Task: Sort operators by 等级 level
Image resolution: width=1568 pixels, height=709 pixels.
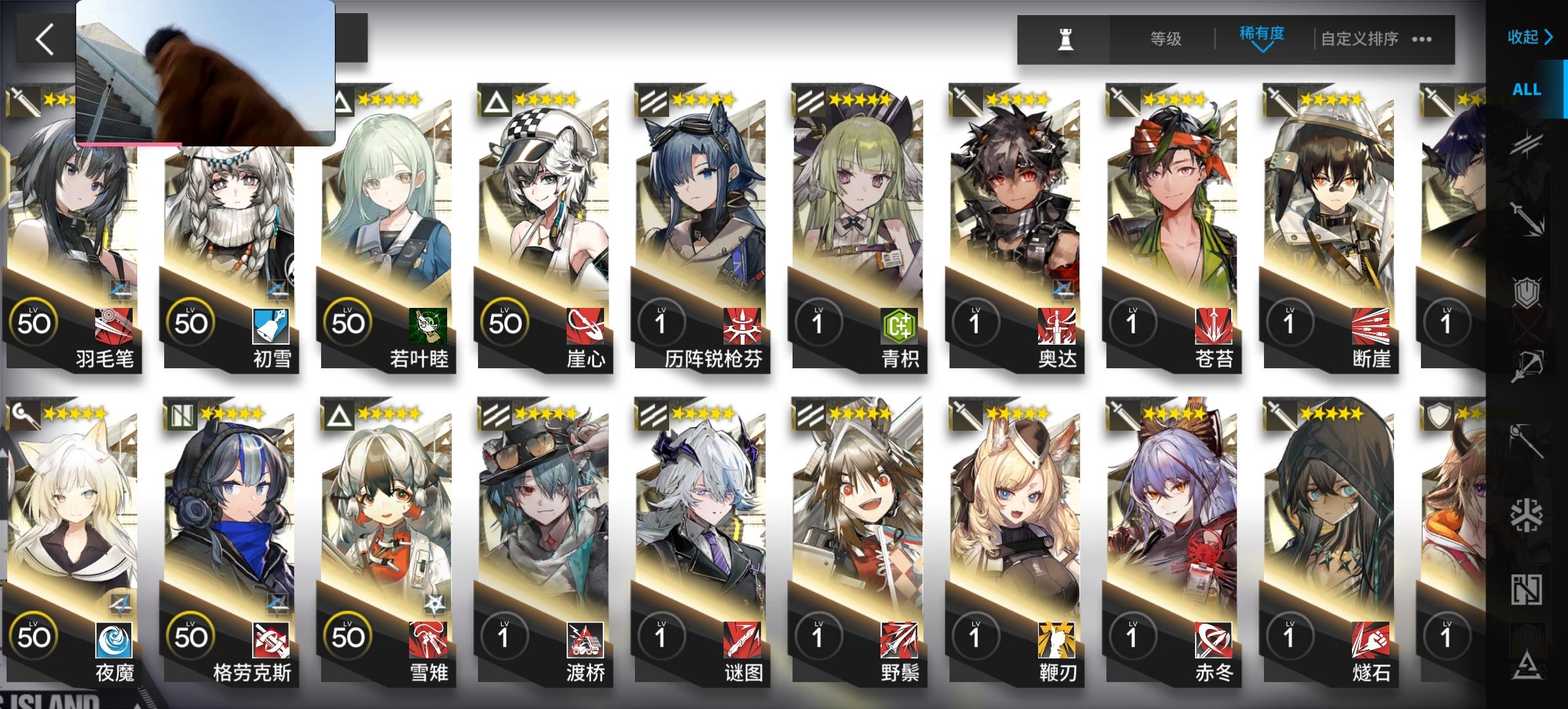Action: (x=1167, y=39)
